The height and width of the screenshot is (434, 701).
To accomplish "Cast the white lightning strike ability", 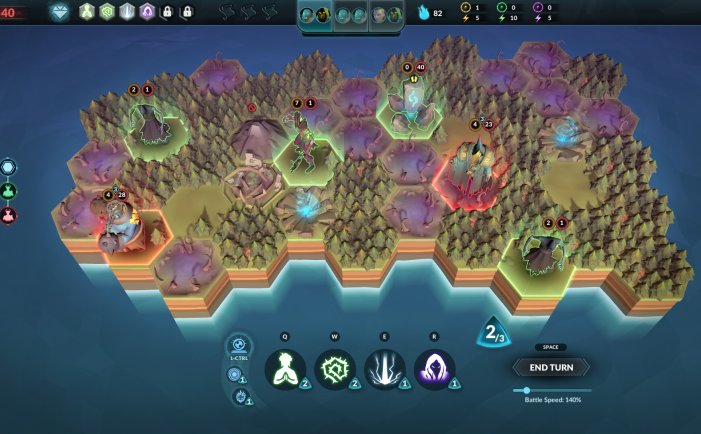I will (x=385, y=368).
